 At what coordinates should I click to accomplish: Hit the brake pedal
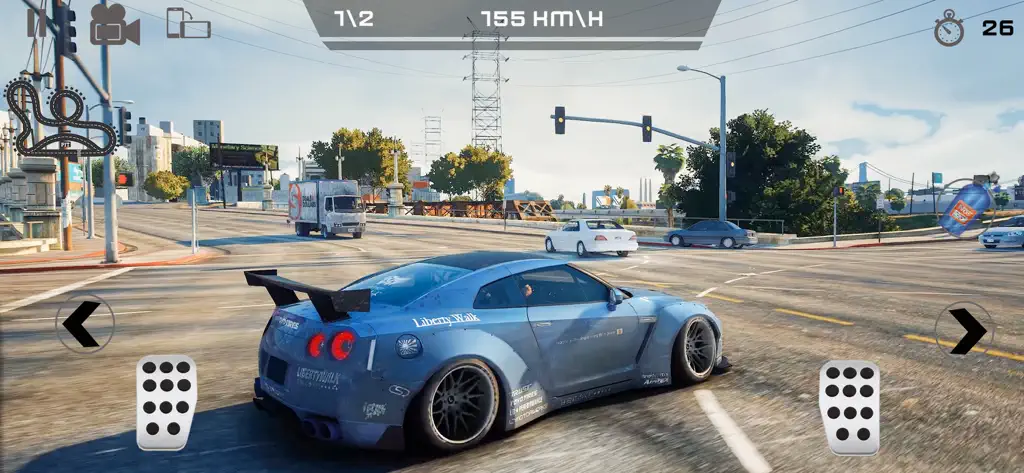(166, 402)
